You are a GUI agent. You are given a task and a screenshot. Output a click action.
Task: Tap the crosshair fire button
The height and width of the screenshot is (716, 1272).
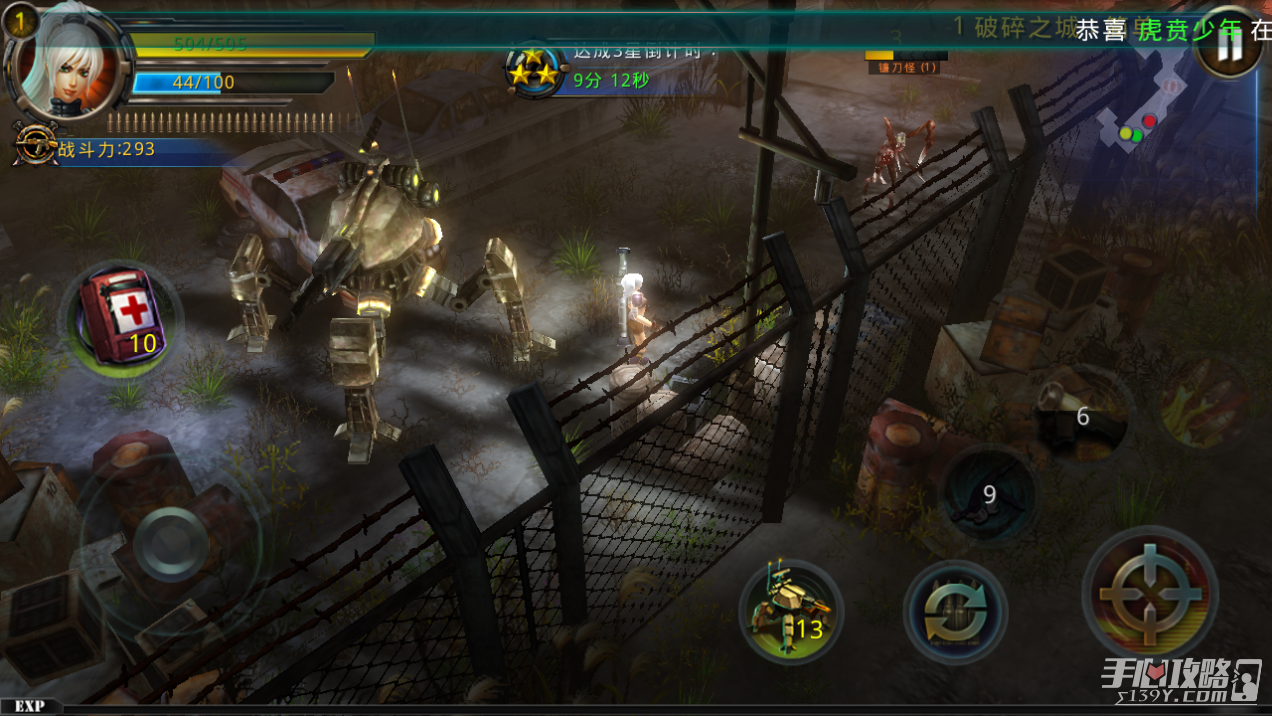[x=1150, y=592]
